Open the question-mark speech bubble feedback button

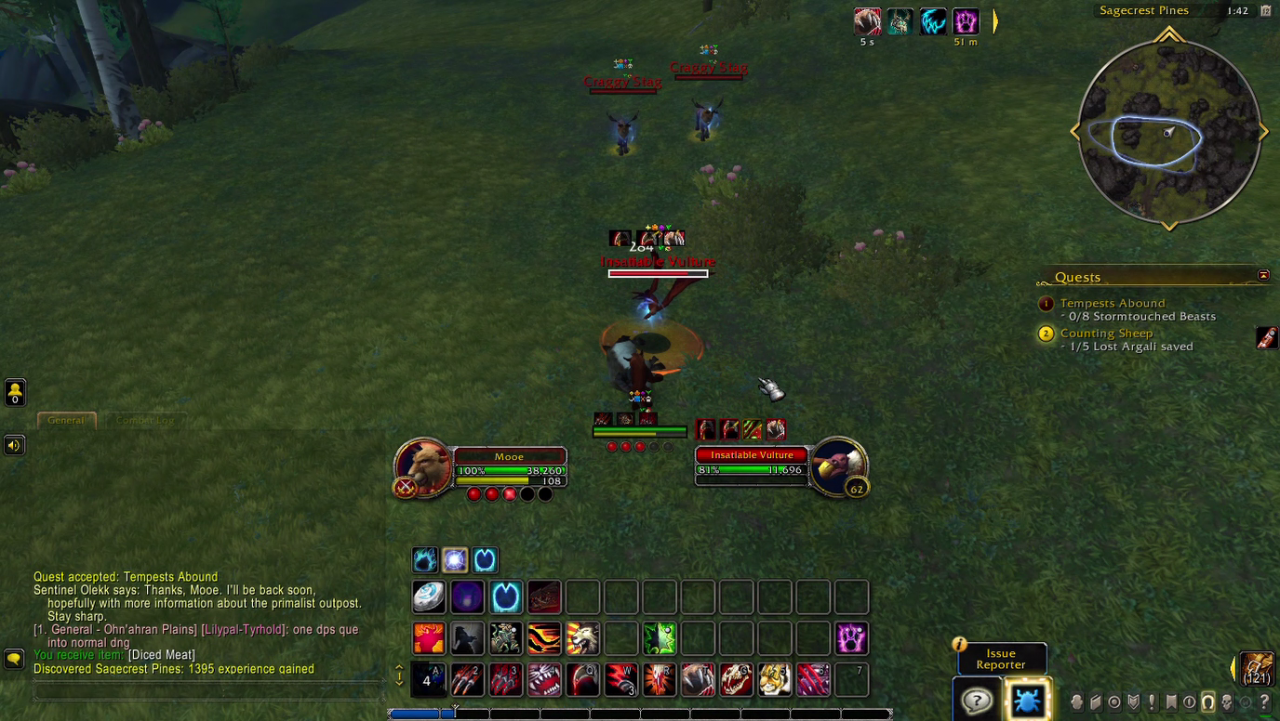pos(976,700)
